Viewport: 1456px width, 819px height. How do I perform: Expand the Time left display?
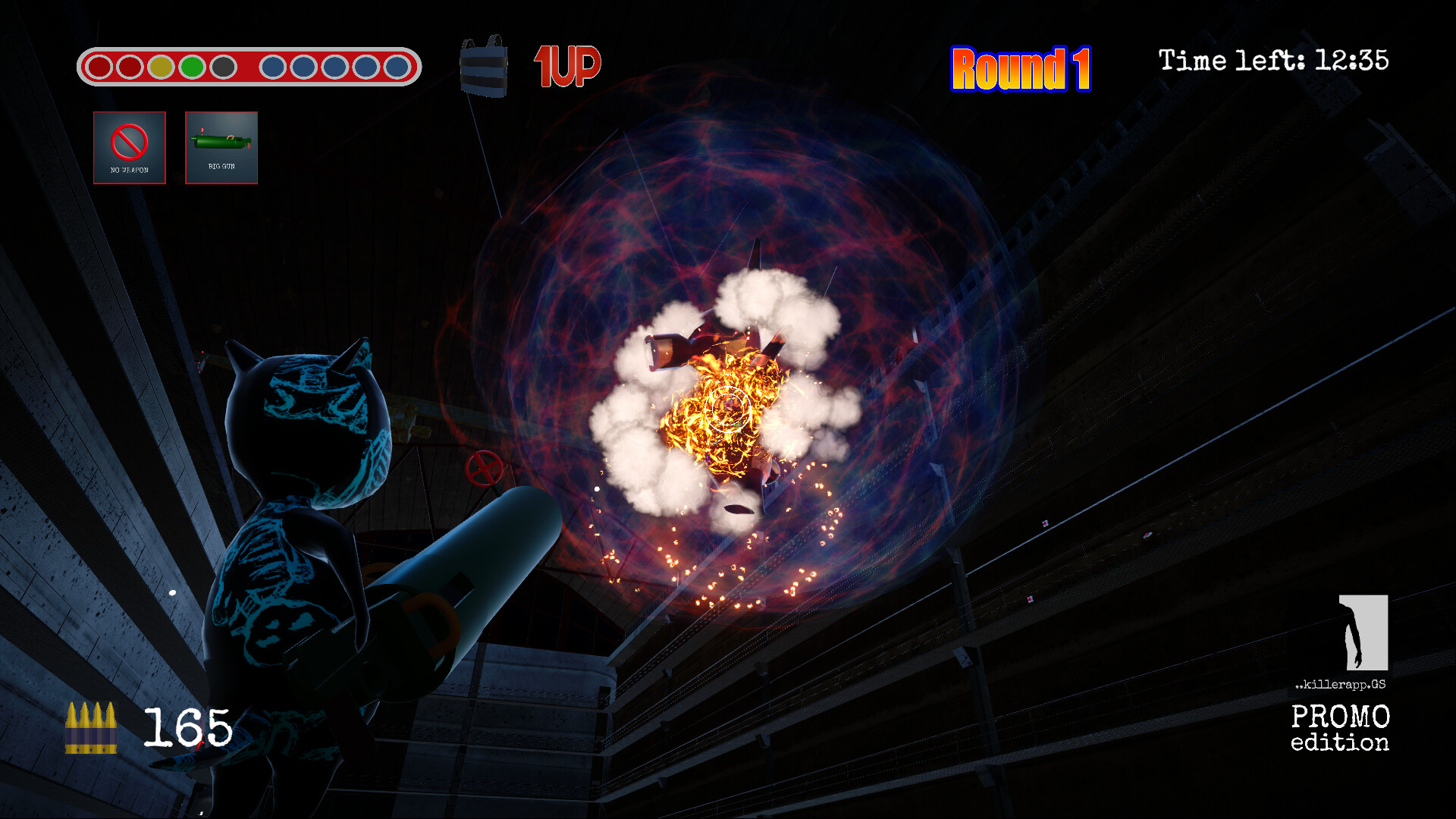pos(1274,61)
